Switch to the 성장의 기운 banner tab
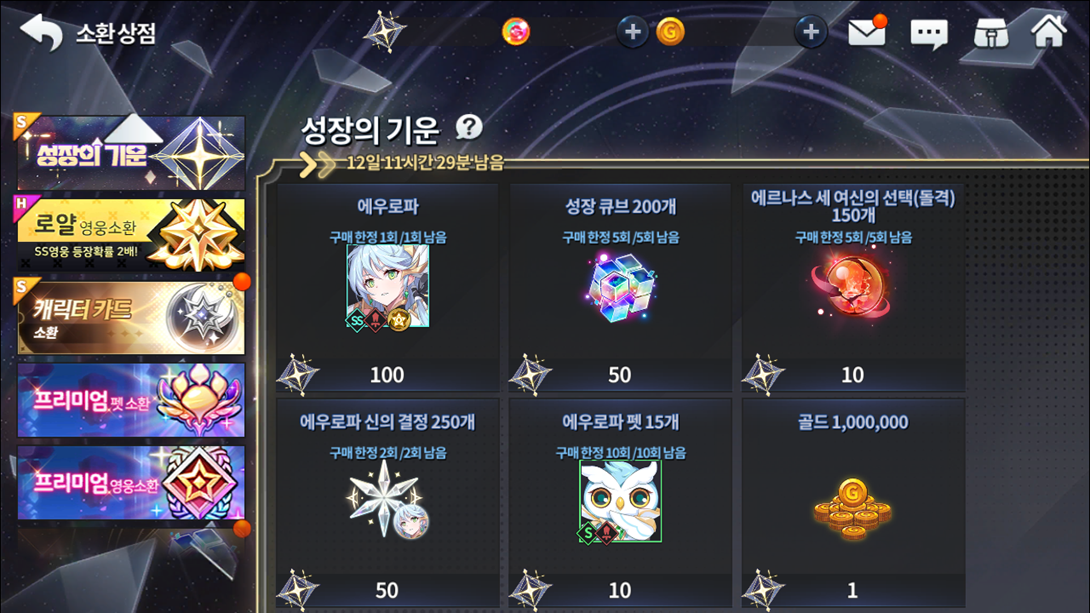The image size is (1090, 613). coord(131,153)
